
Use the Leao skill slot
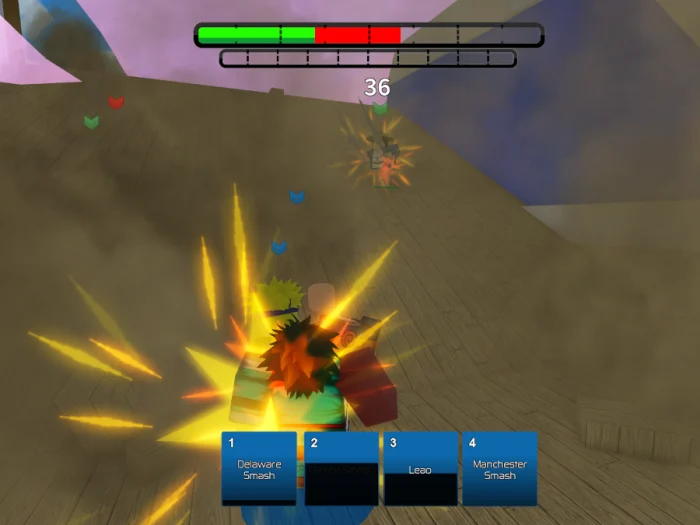420,468
